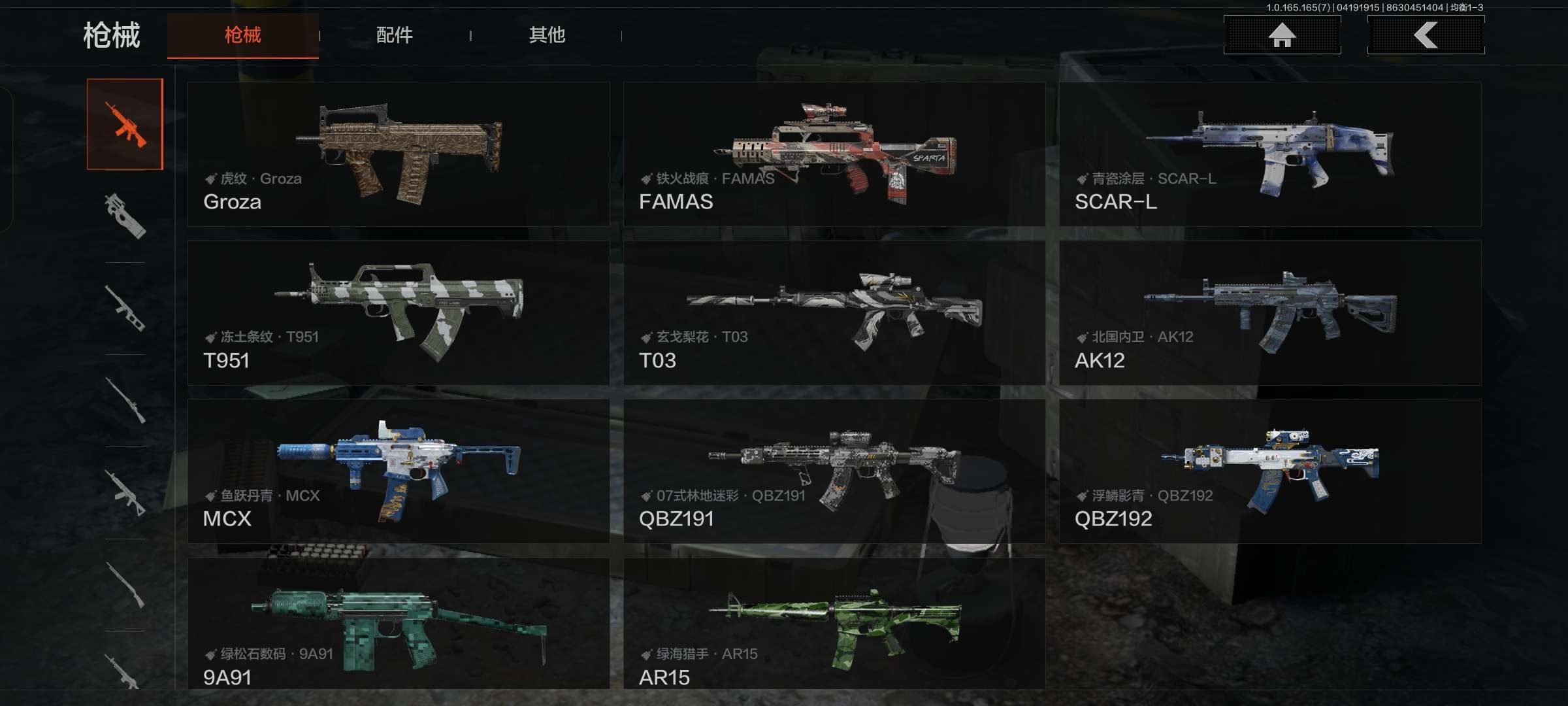The width and height of the screenshot is (1568, 706).
Task: View the T03 weapon card
Action: tap(834, 312)
